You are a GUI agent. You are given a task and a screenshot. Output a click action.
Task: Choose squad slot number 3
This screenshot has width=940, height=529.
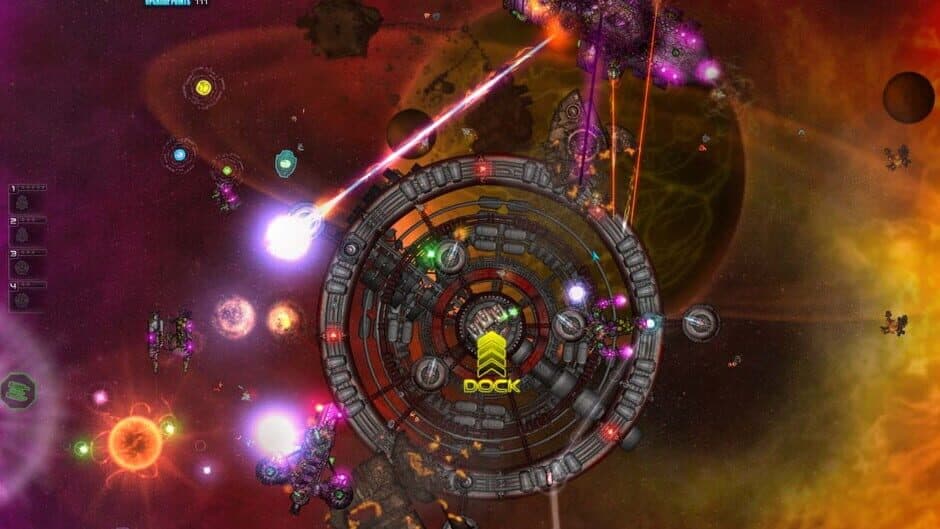pos(27,263)
